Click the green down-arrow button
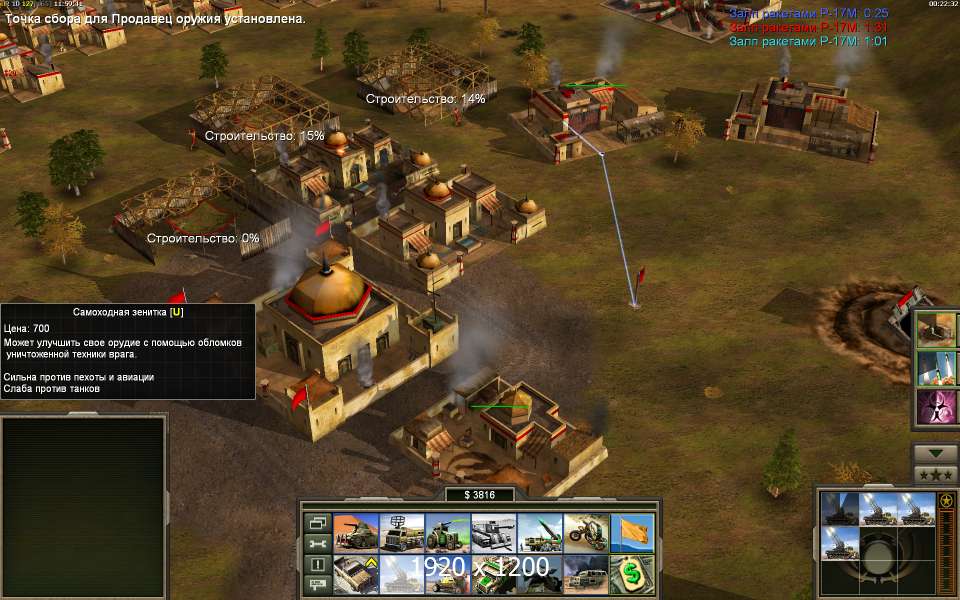 [x=935, y=453]
